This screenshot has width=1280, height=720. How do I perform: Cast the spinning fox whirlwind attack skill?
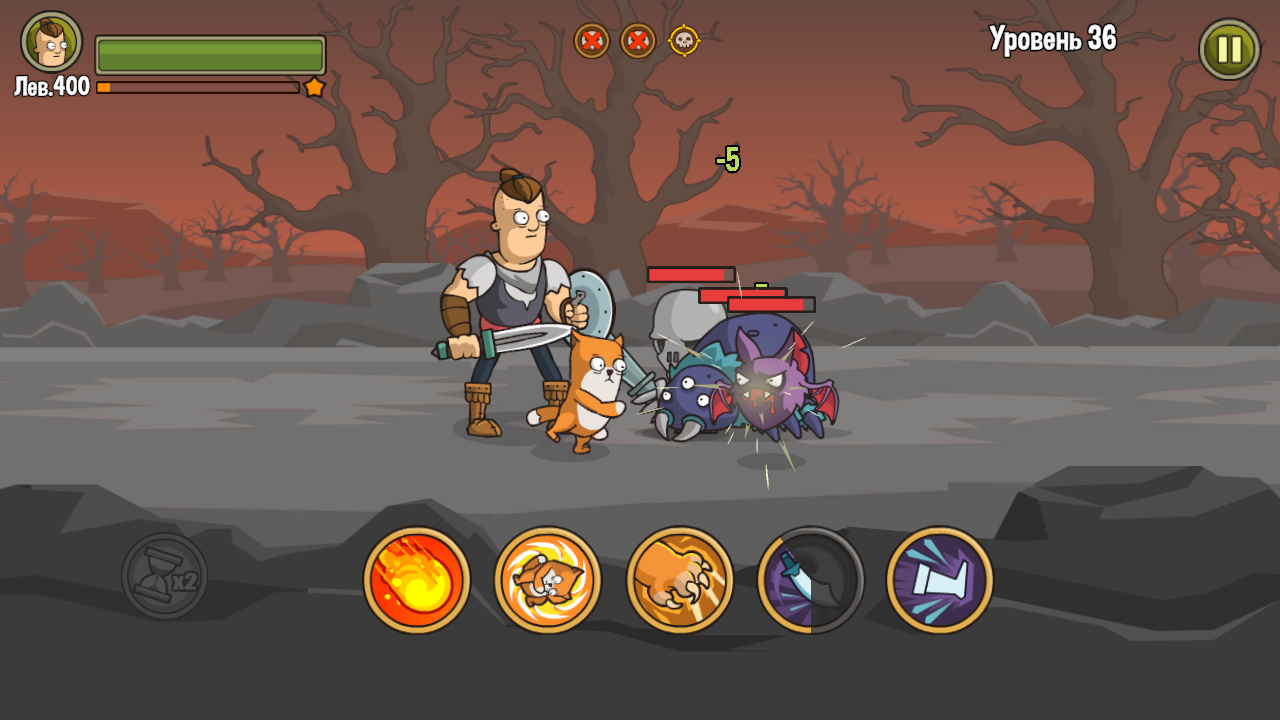pos(548,580)
